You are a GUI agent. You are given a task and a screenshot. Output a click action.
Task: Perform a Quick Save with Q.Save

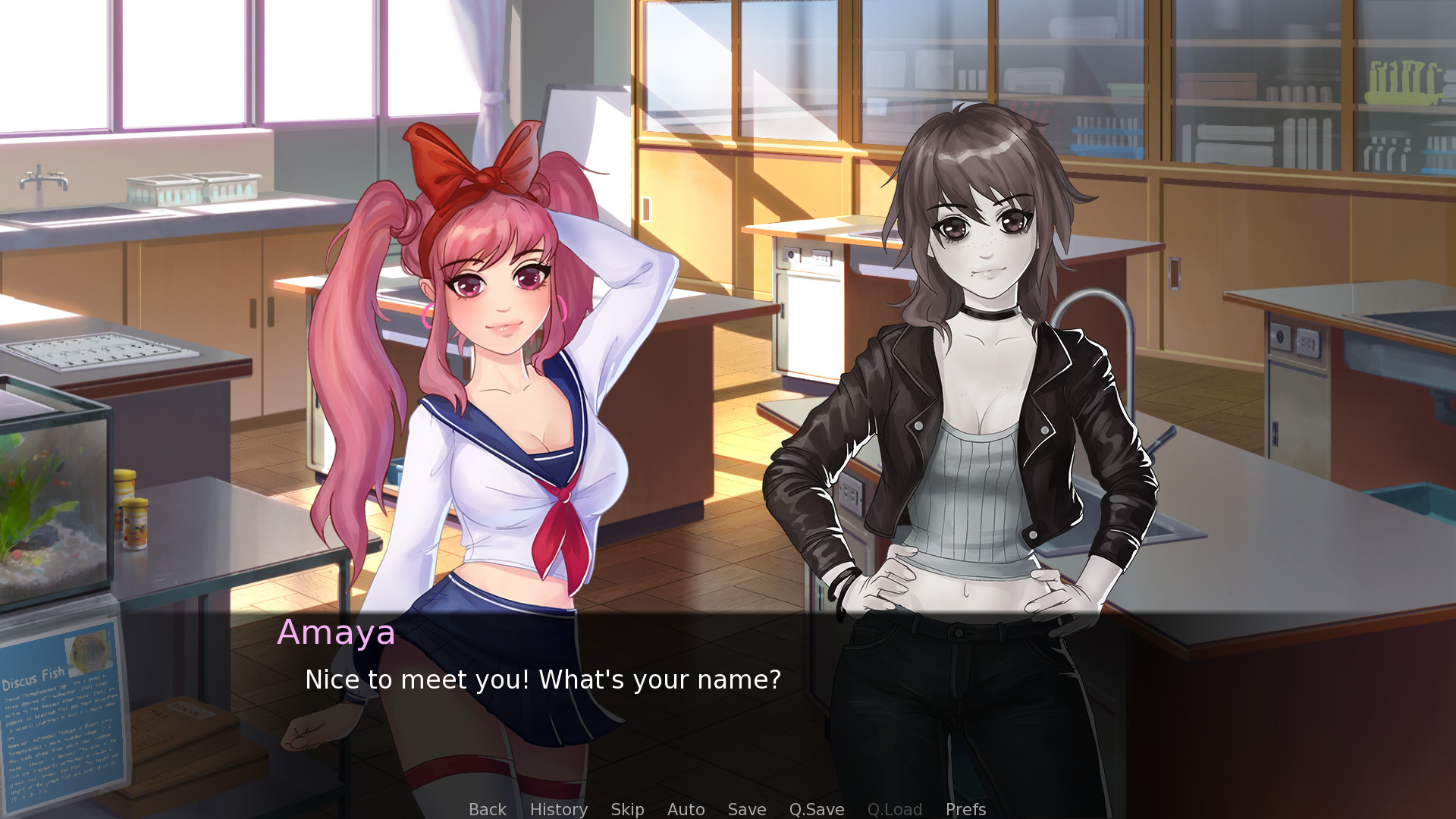[816, 809]
